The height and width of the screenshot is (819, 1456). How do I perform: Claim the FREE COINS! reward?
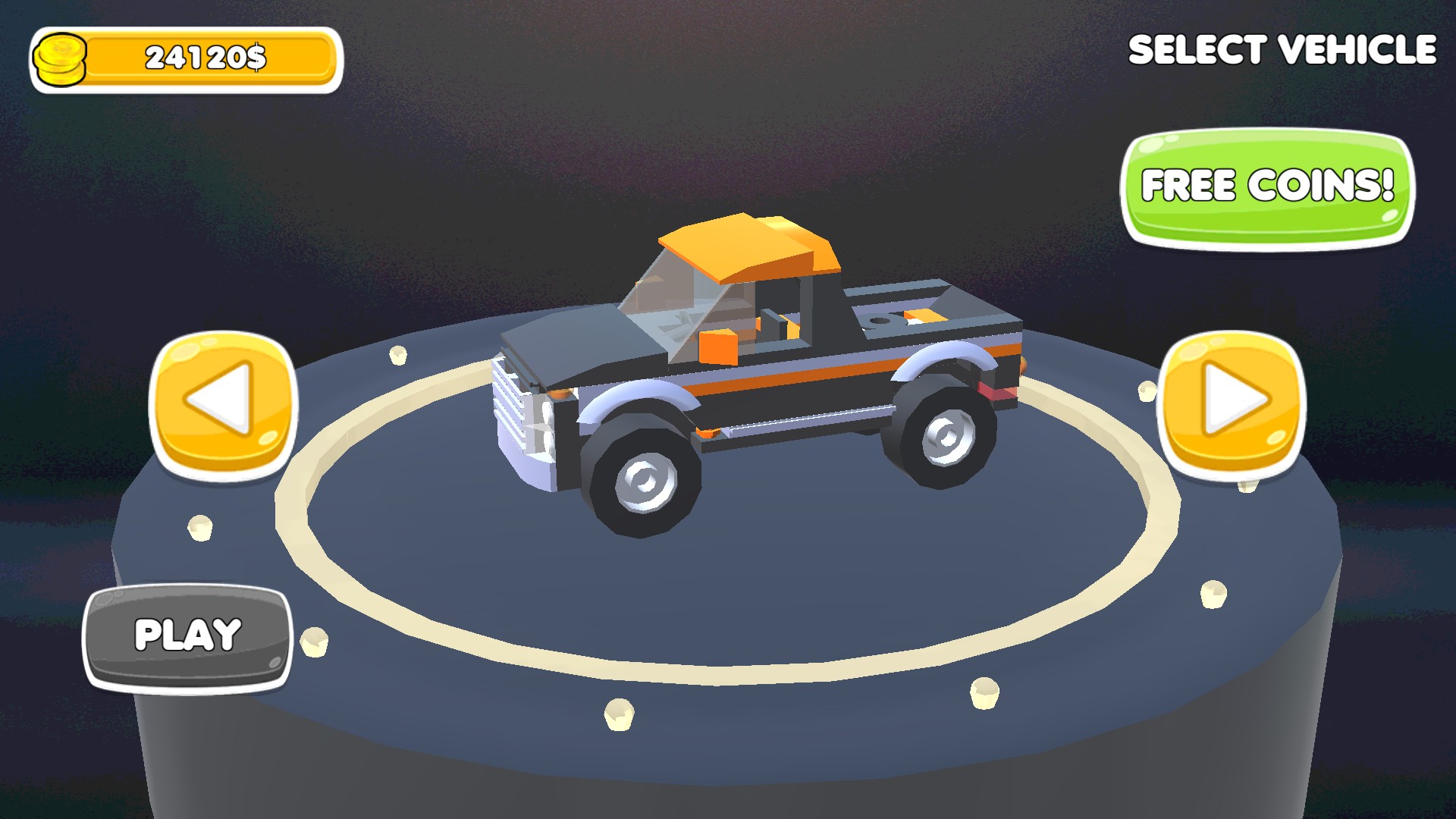click(1267, 187)
